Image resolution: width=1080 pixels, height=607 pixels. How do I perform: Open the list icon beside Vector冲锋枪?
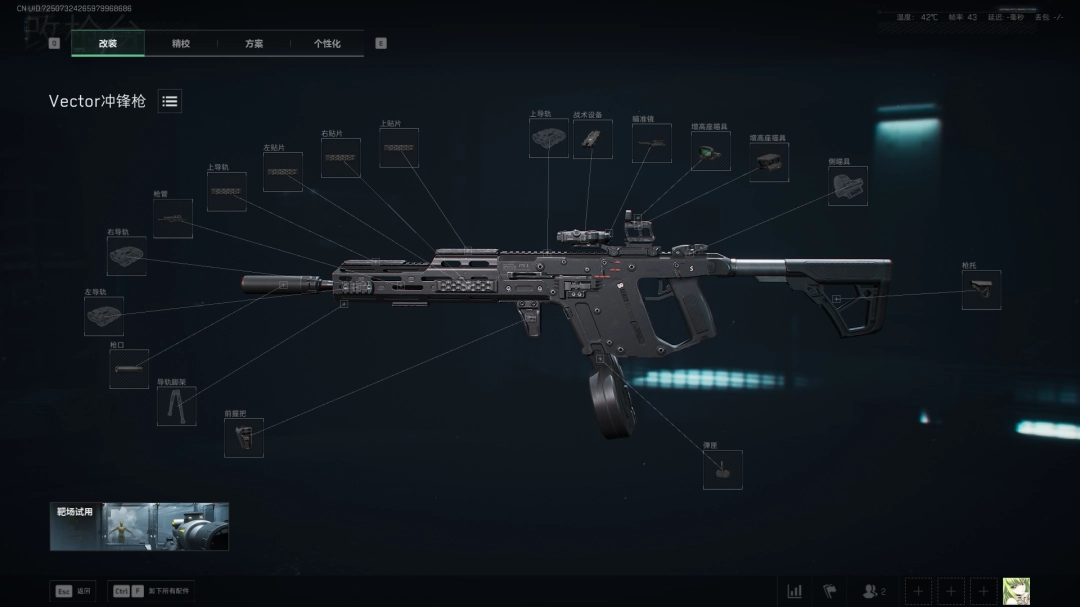click(x=170, y=101)
